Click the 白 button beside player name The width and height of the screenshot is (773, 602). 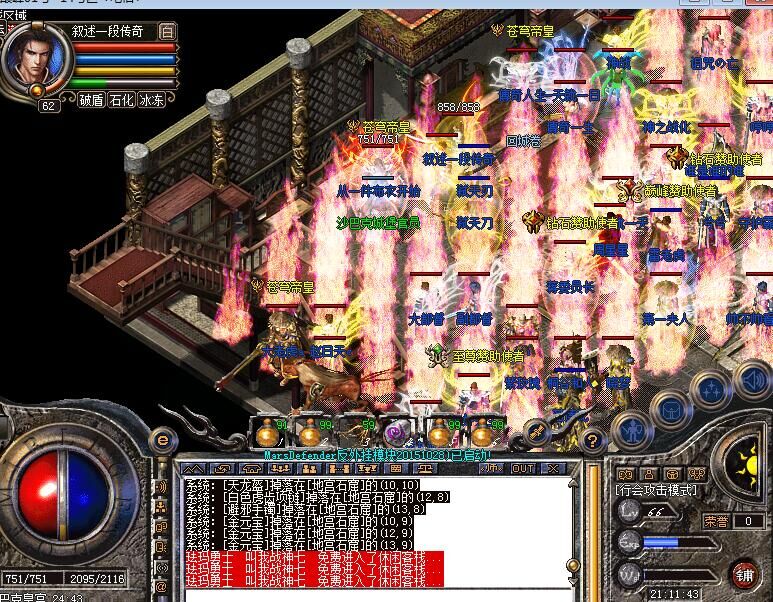[166, 31]
